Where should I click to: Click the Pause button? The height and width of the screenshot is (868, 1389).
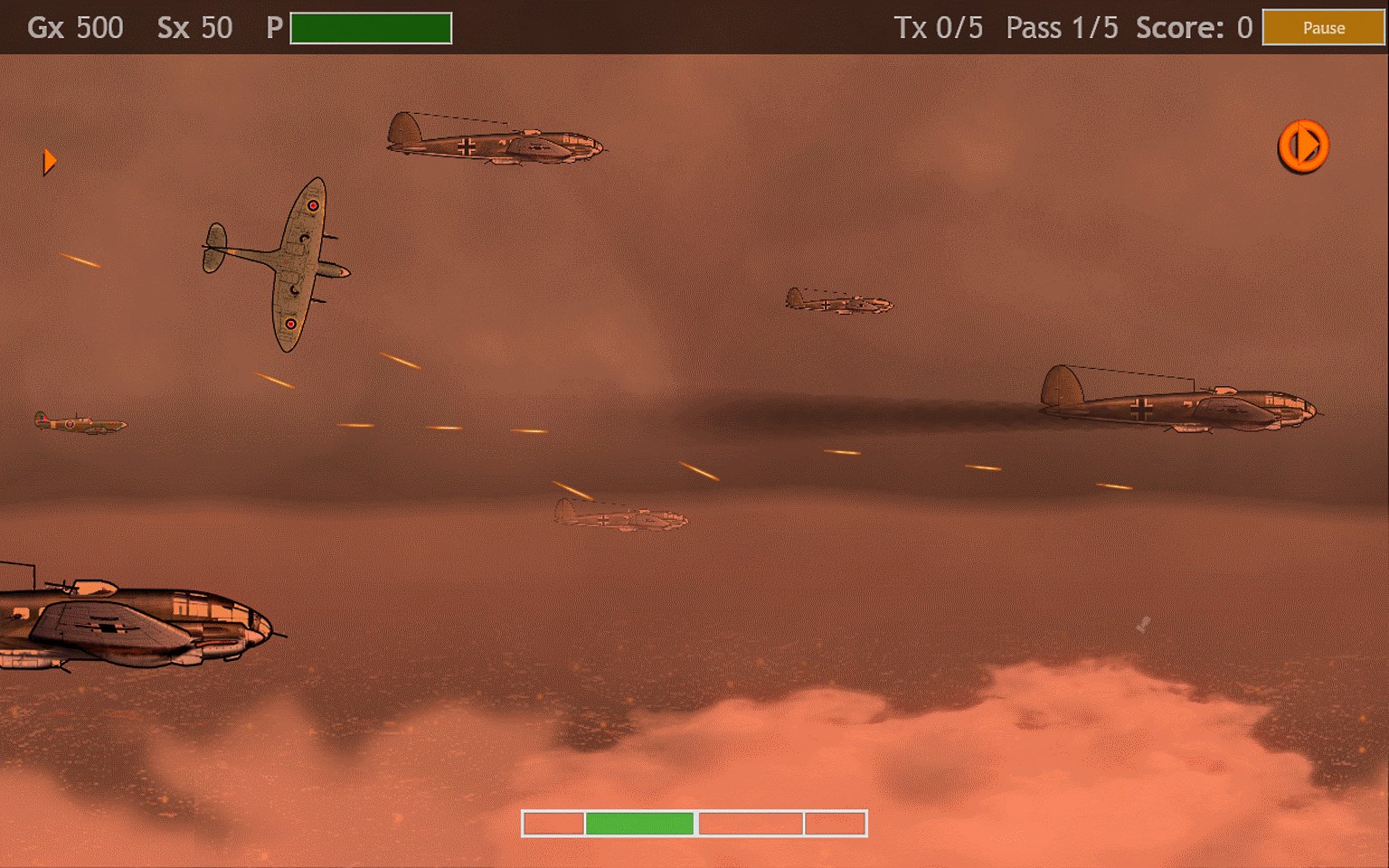click(1323, 28)
